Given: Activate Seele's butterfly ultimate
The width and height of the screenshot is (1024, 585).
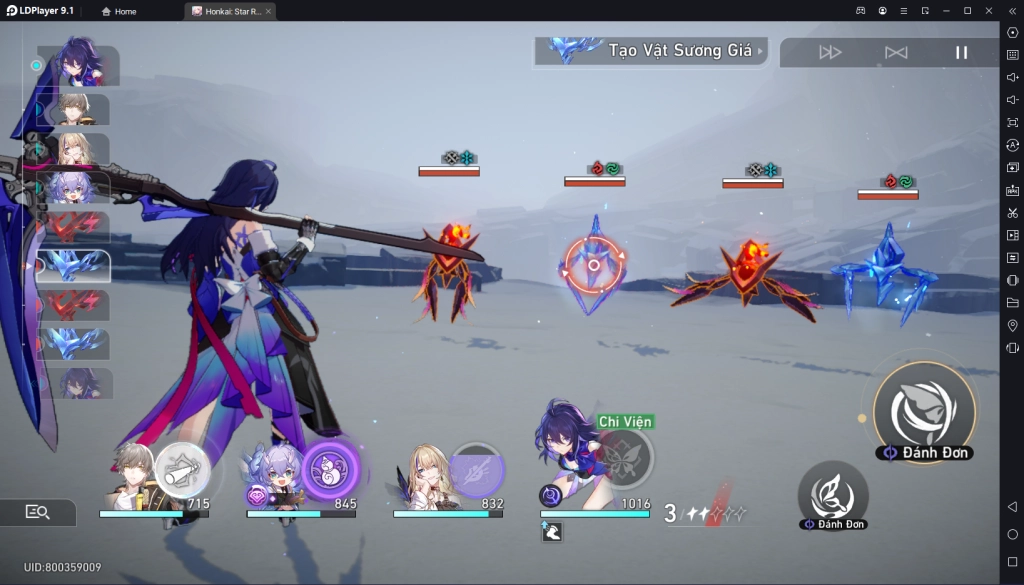Looking at the screenshot, I should [624, 457].
